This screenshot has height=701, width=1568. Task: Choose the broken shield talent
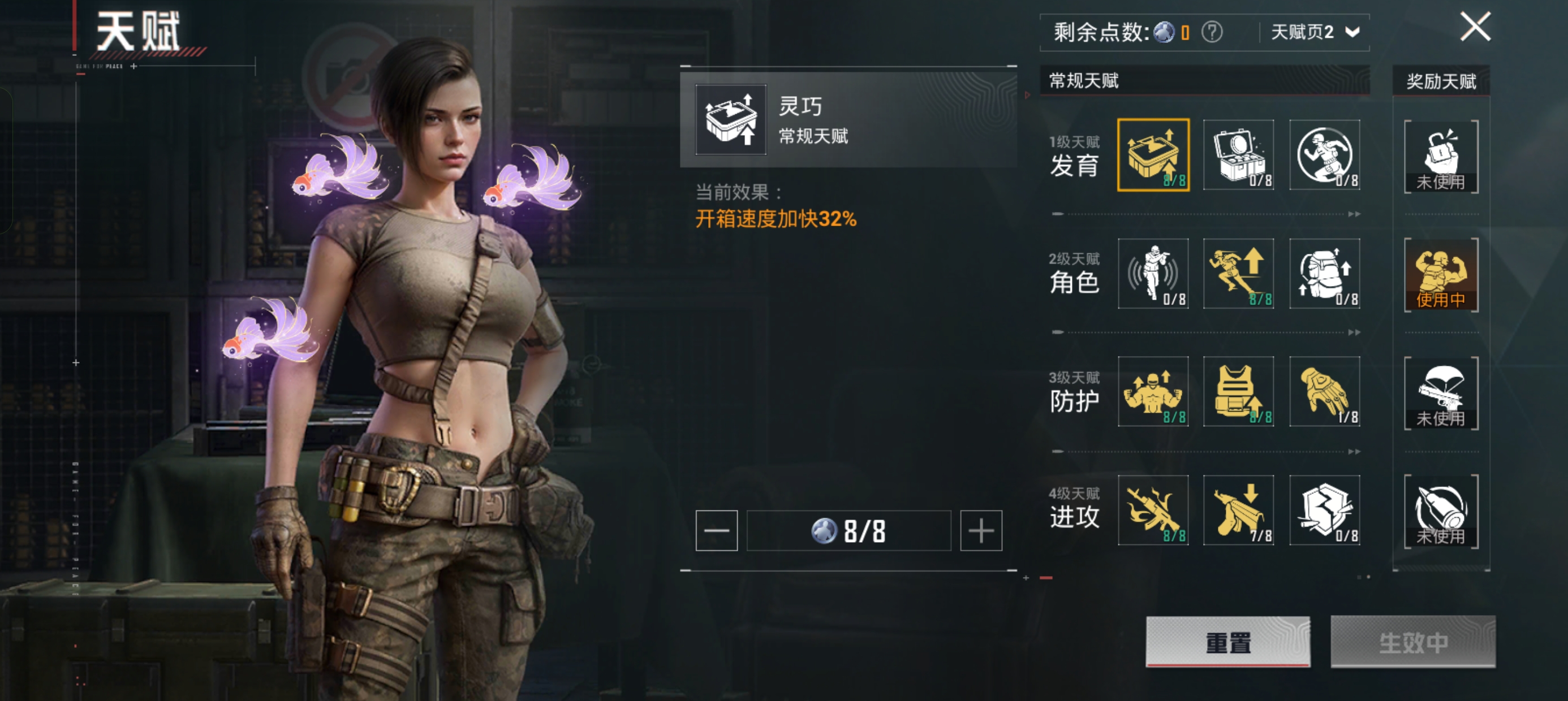[1324, 510]
